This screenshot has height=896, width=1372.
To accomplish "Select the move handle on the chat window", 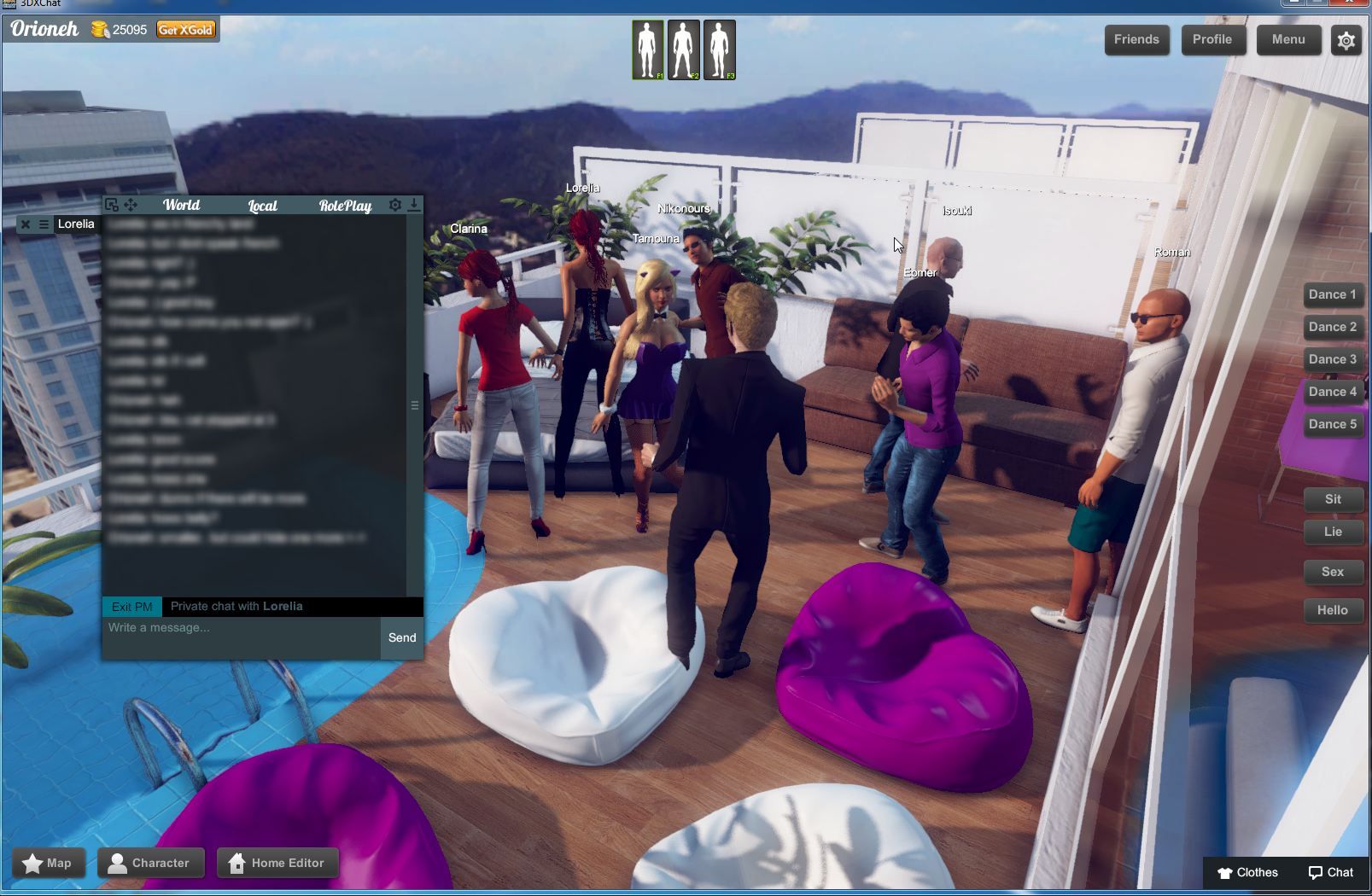I will [132, 205].
